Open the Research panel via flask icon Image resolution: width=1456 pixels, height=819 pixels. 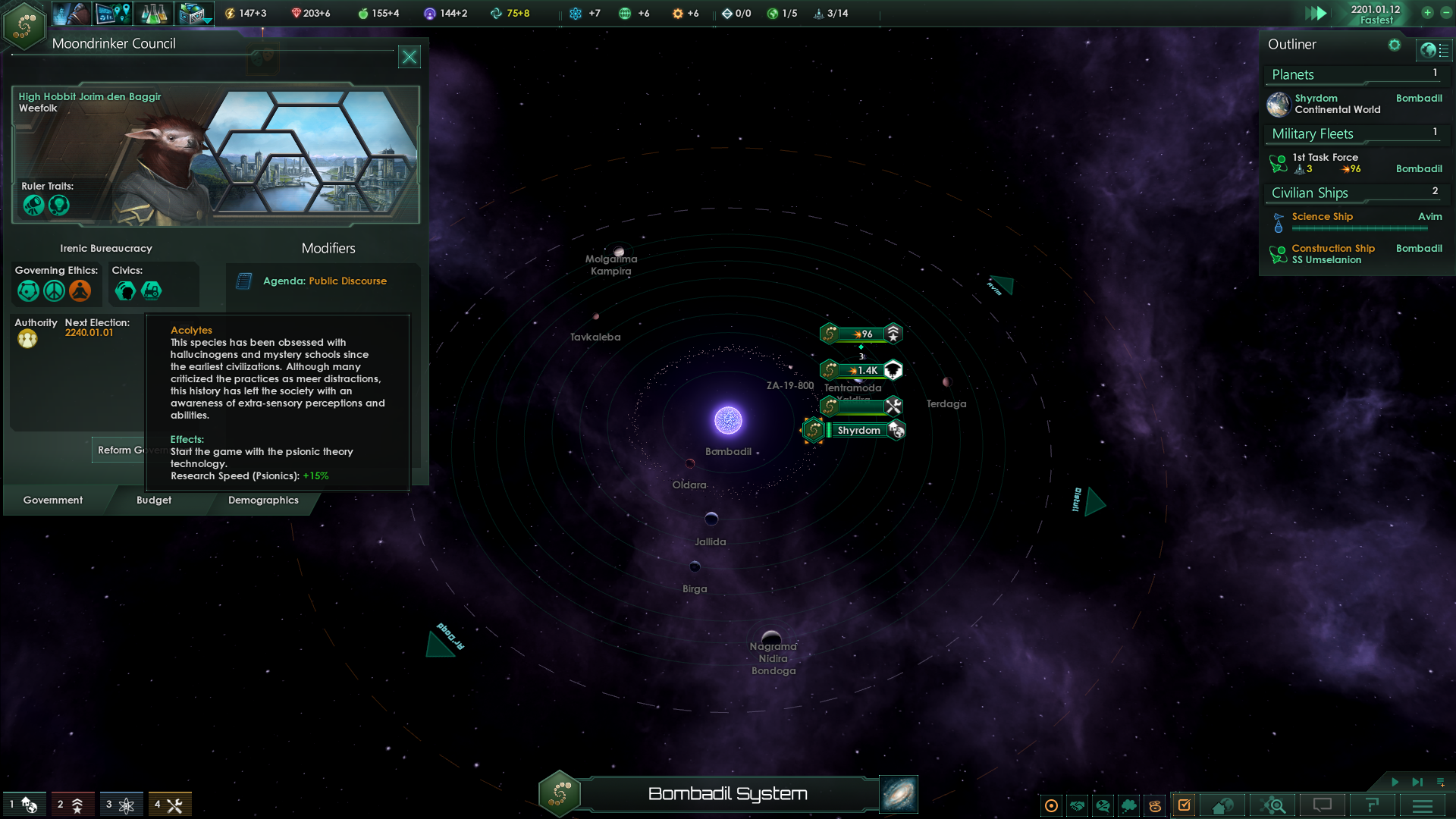coord(154,13)
